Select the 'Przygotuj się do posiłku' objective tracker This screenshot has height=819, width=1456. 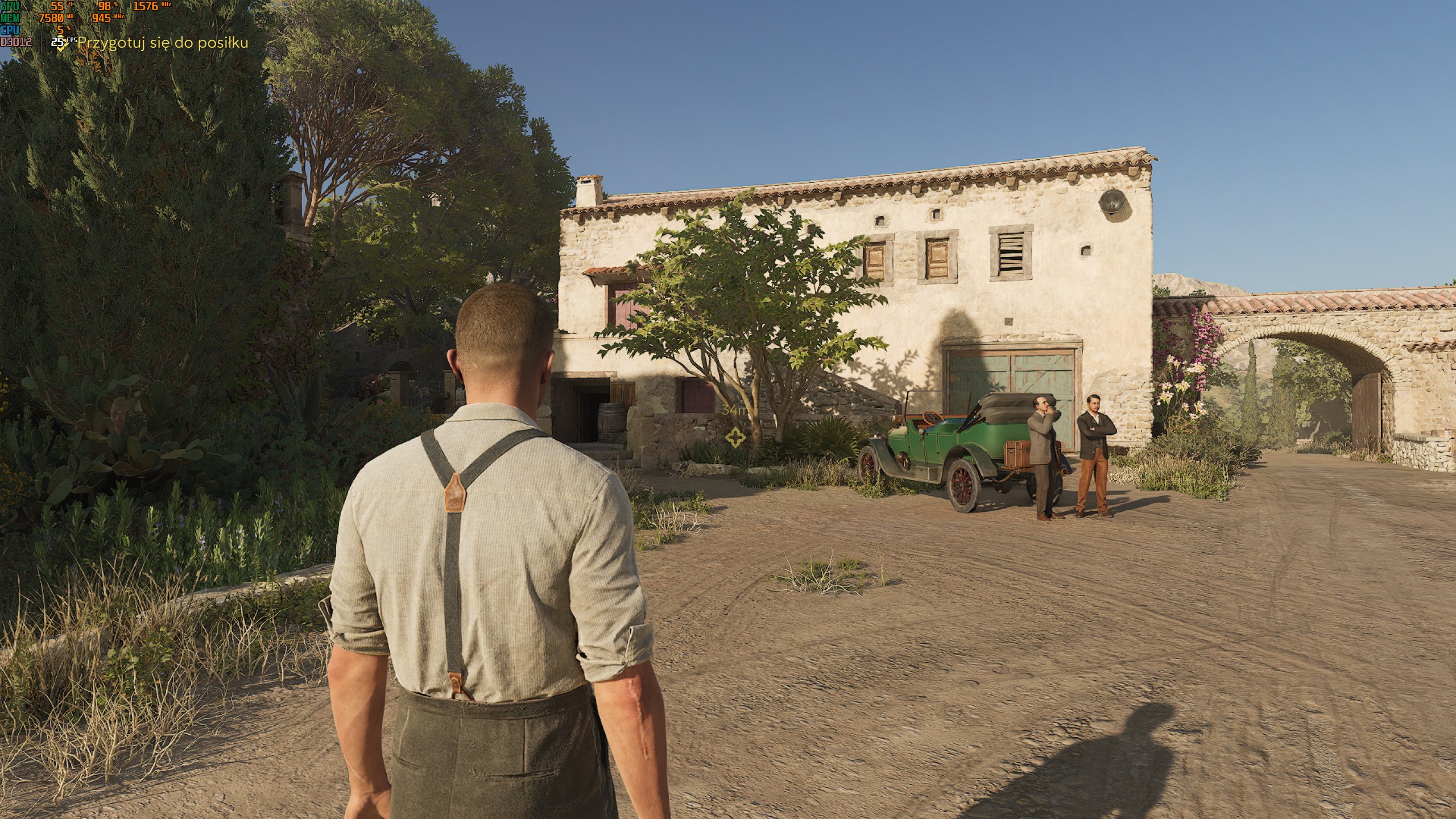[x=162, y=43]
